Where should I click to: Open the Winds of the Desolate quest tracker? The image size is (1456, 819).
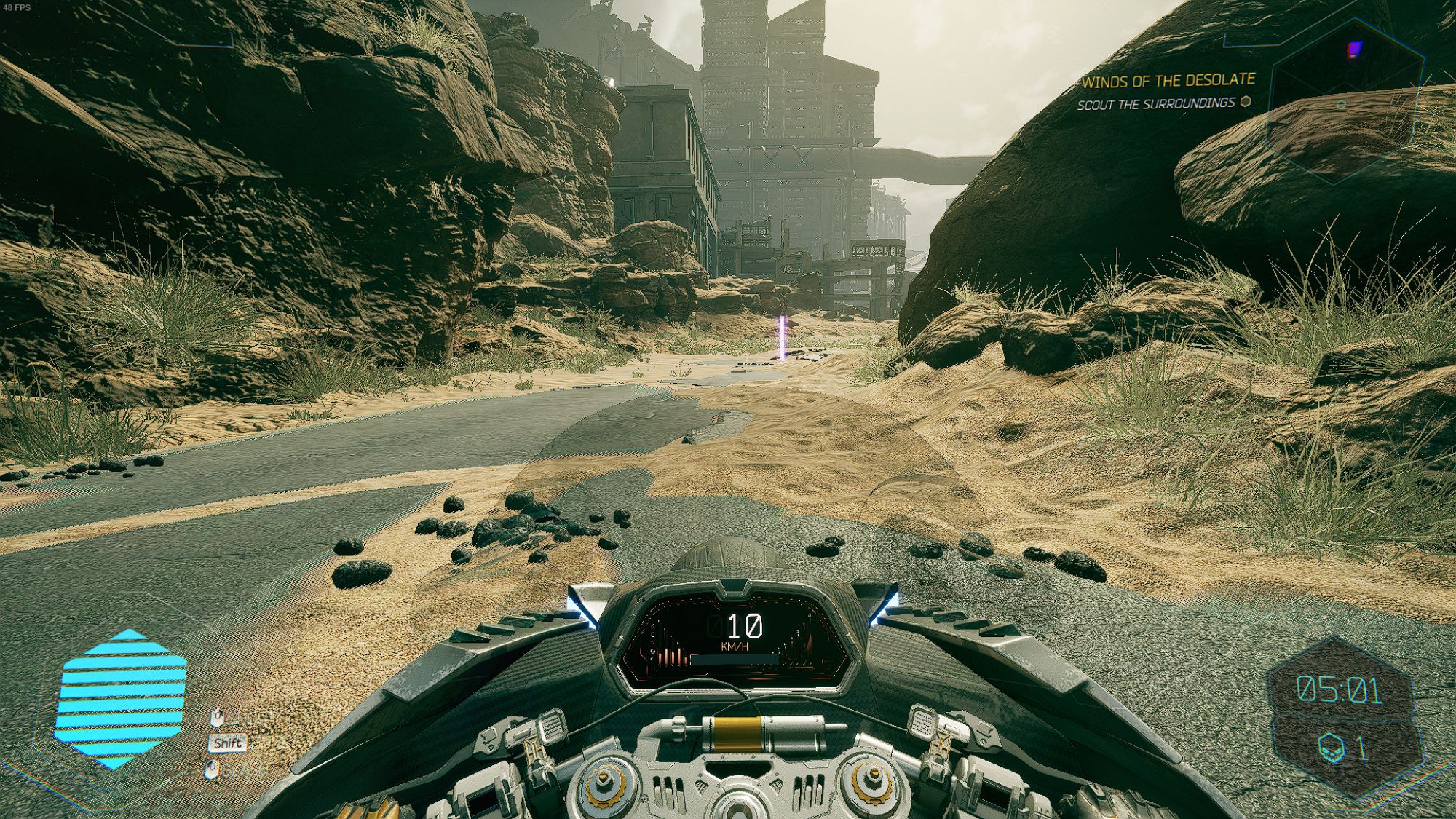[x=1168, y=80]
